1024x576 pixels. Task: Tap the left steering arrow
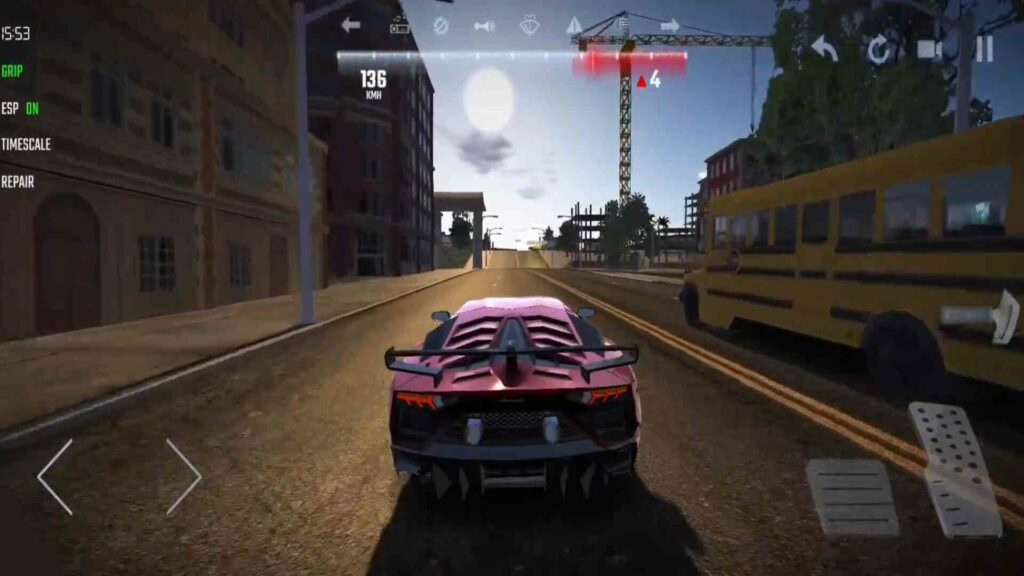[56, 477]
